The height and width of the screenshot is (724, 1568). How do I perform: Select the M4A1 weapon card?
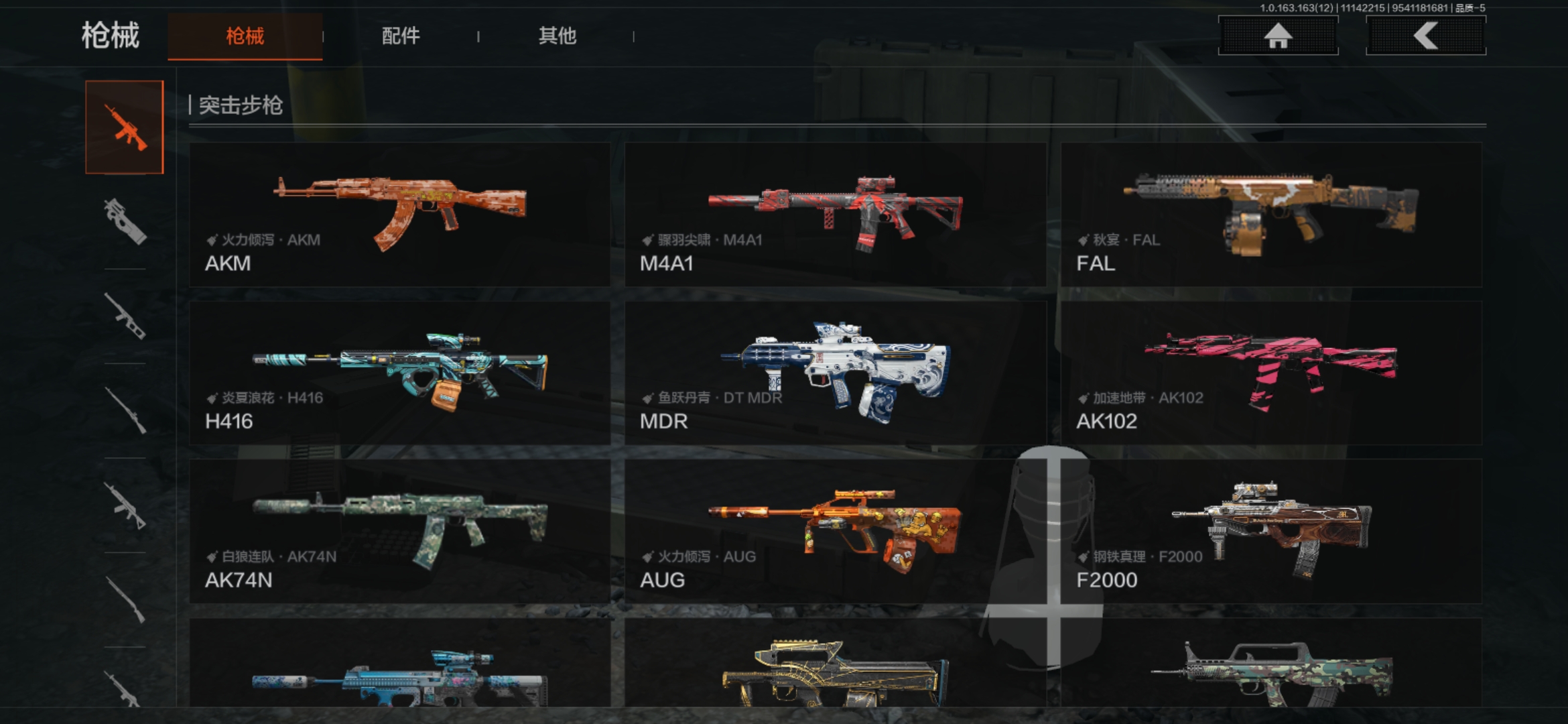(x=835, y=215)
